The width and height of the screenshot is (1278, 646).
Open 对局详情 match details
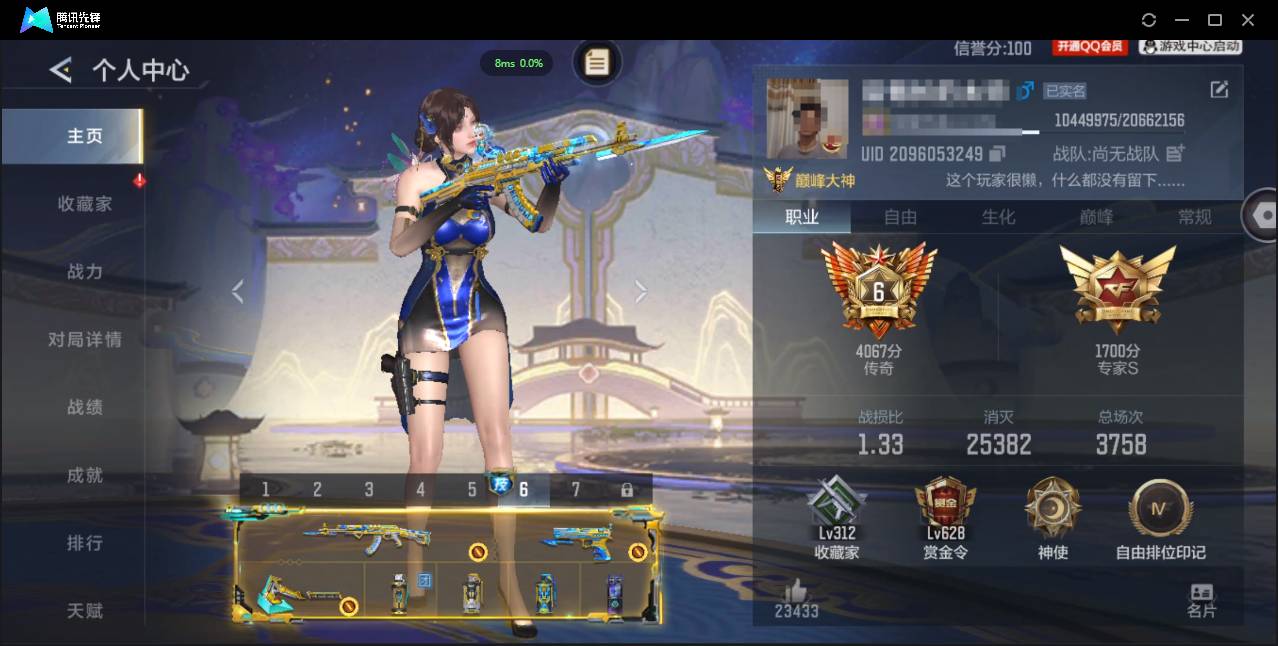coord(84,339)
